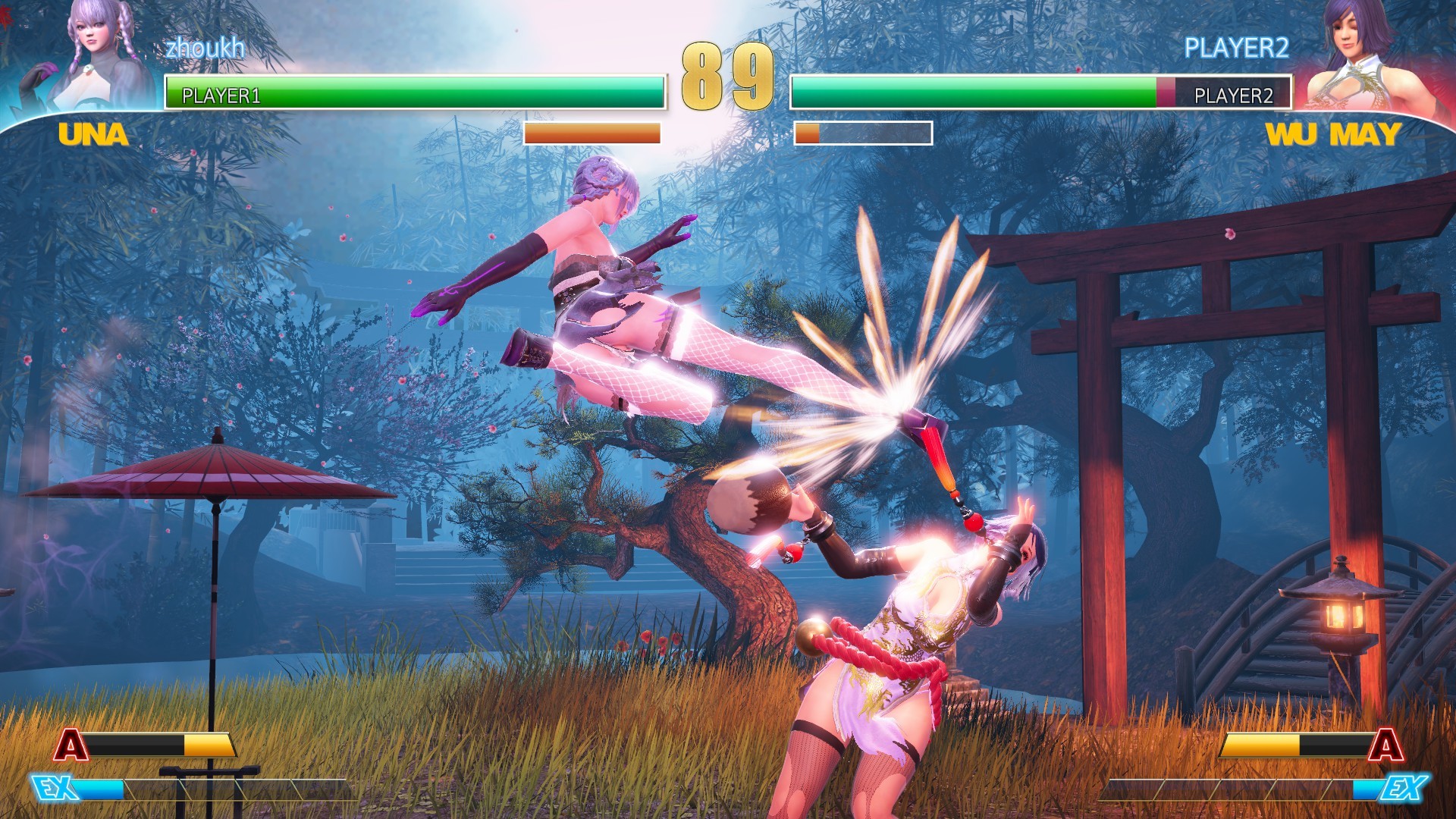Screen dimensions: 1456x819
Task: Open the PLAYER2 name label top right
Action: point(1237,47)
